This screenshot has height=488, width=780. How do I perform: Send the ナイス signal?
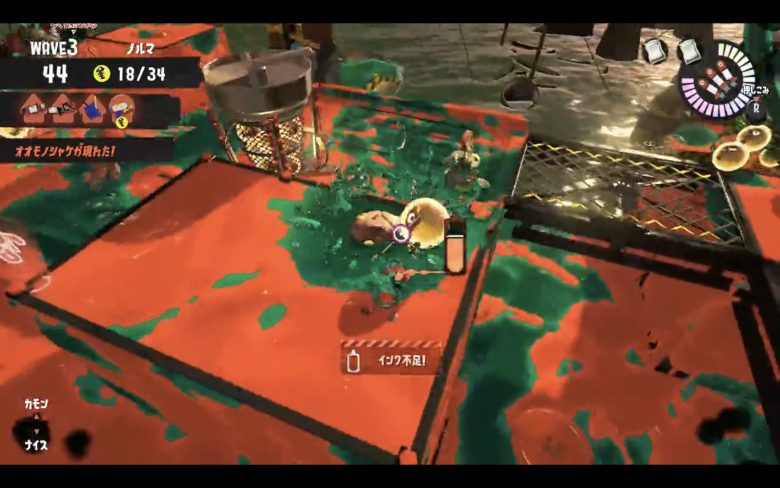36,445
